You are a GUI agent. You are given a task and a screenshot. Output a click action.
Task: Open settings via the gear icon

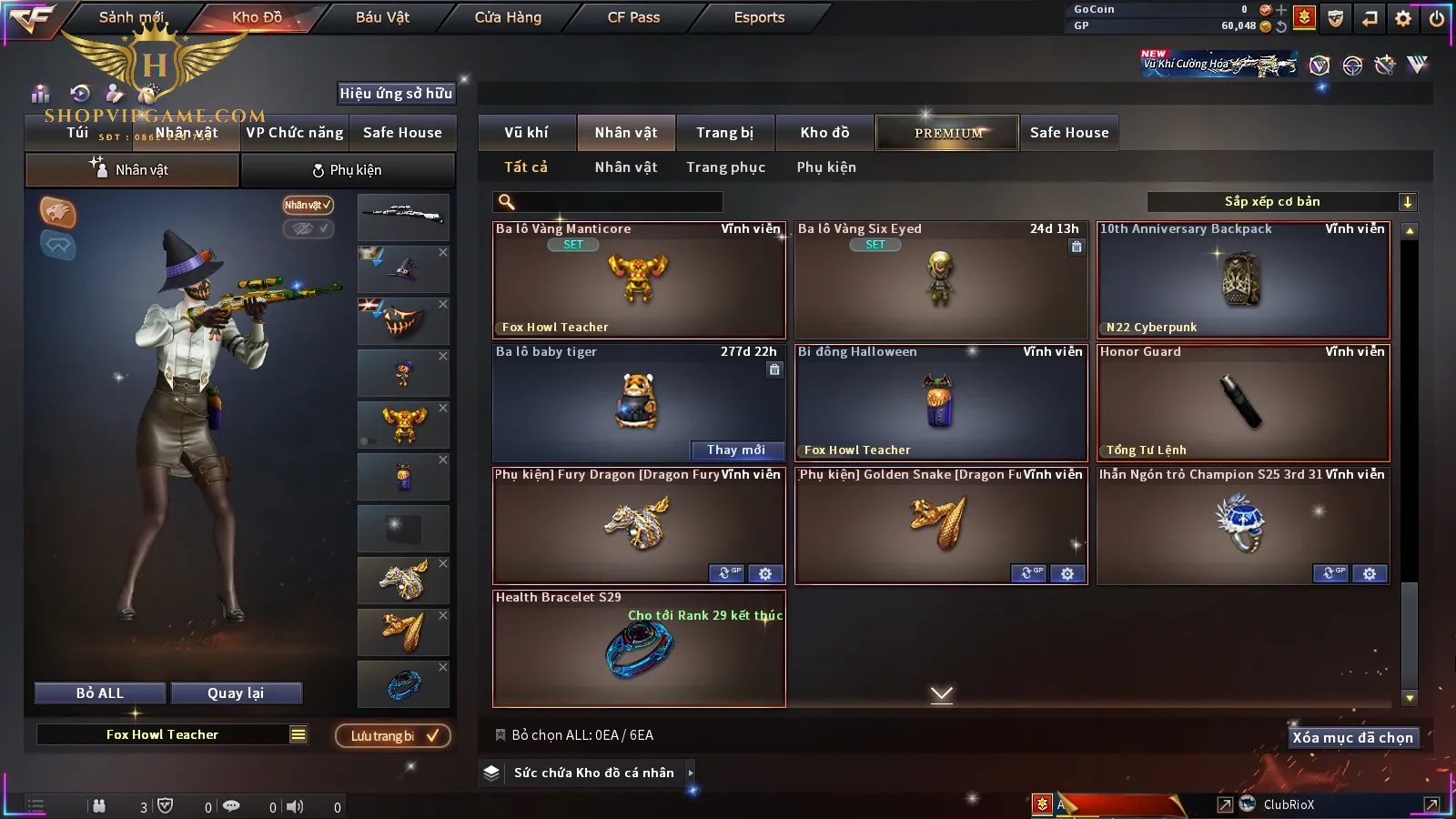[x=1403, y=18]
